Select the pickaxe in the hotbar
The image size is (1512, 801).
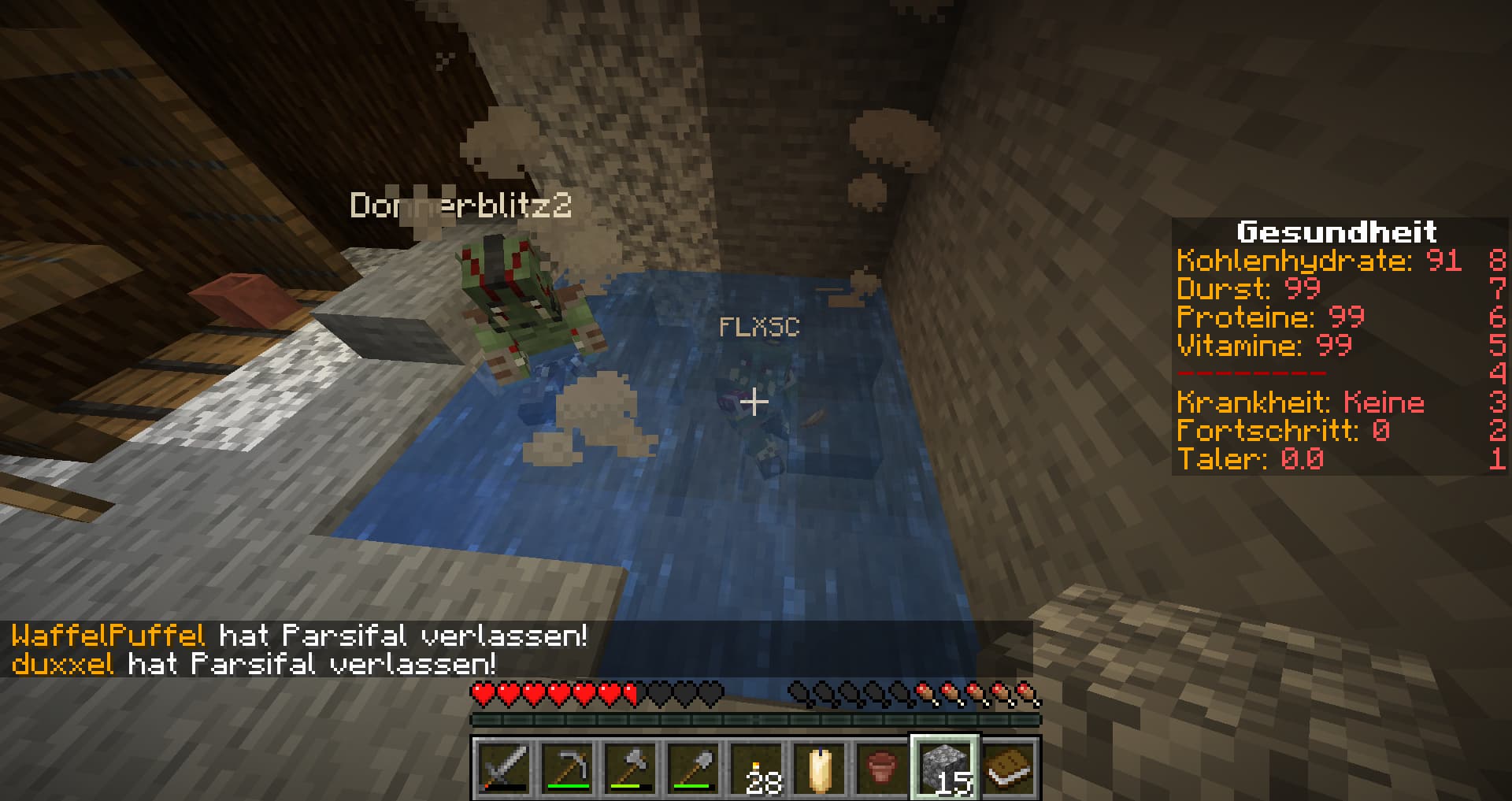point(567,767)
